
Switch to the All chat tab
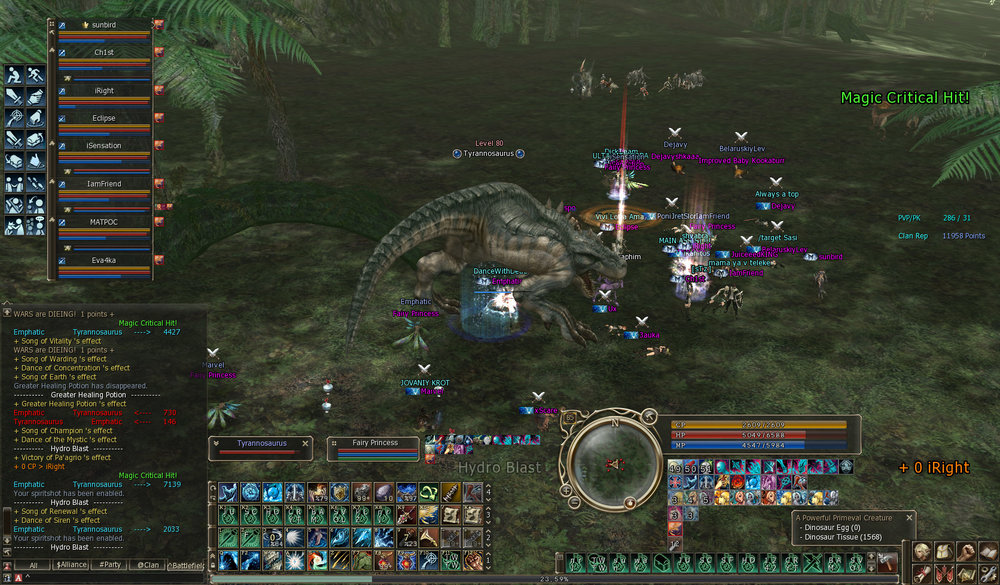click(x=33, y=565)
